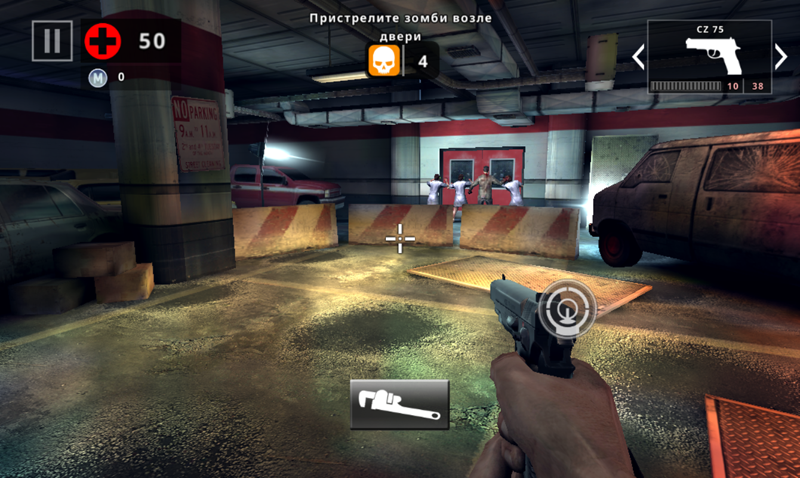The height and width of the screenshot is (478, 800).
Task: Switch to the next weapon arrow
Action: click(781, 57)
